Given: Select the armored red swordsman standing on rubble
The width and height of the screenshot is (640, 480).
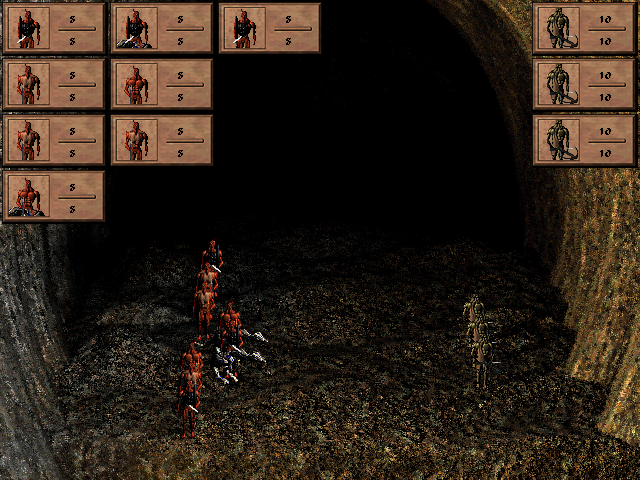Looking at the screenshot, I should [133, 28].
